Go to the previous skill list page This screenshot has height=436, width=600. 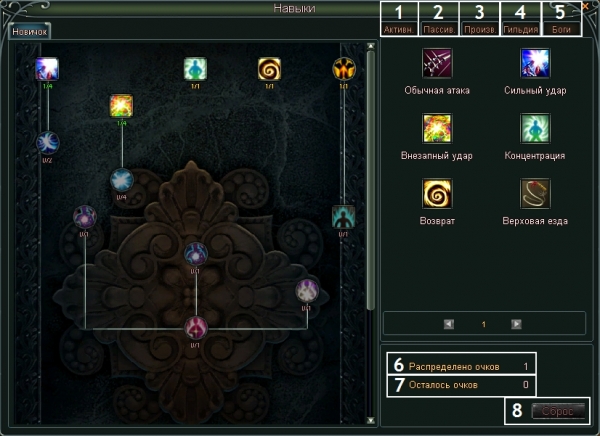(x=449, y=324)
